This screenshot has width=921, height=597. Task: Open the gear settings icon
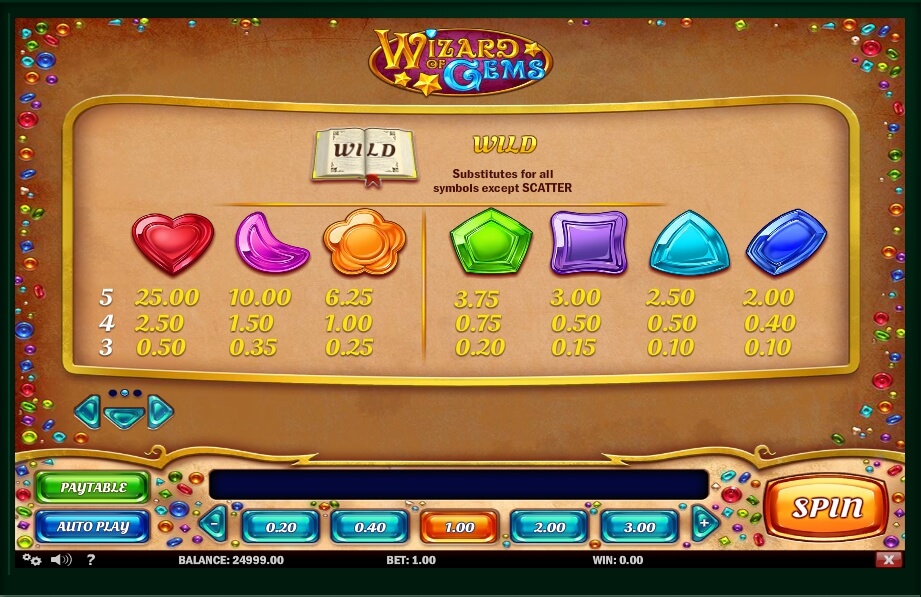click(31, 560)
